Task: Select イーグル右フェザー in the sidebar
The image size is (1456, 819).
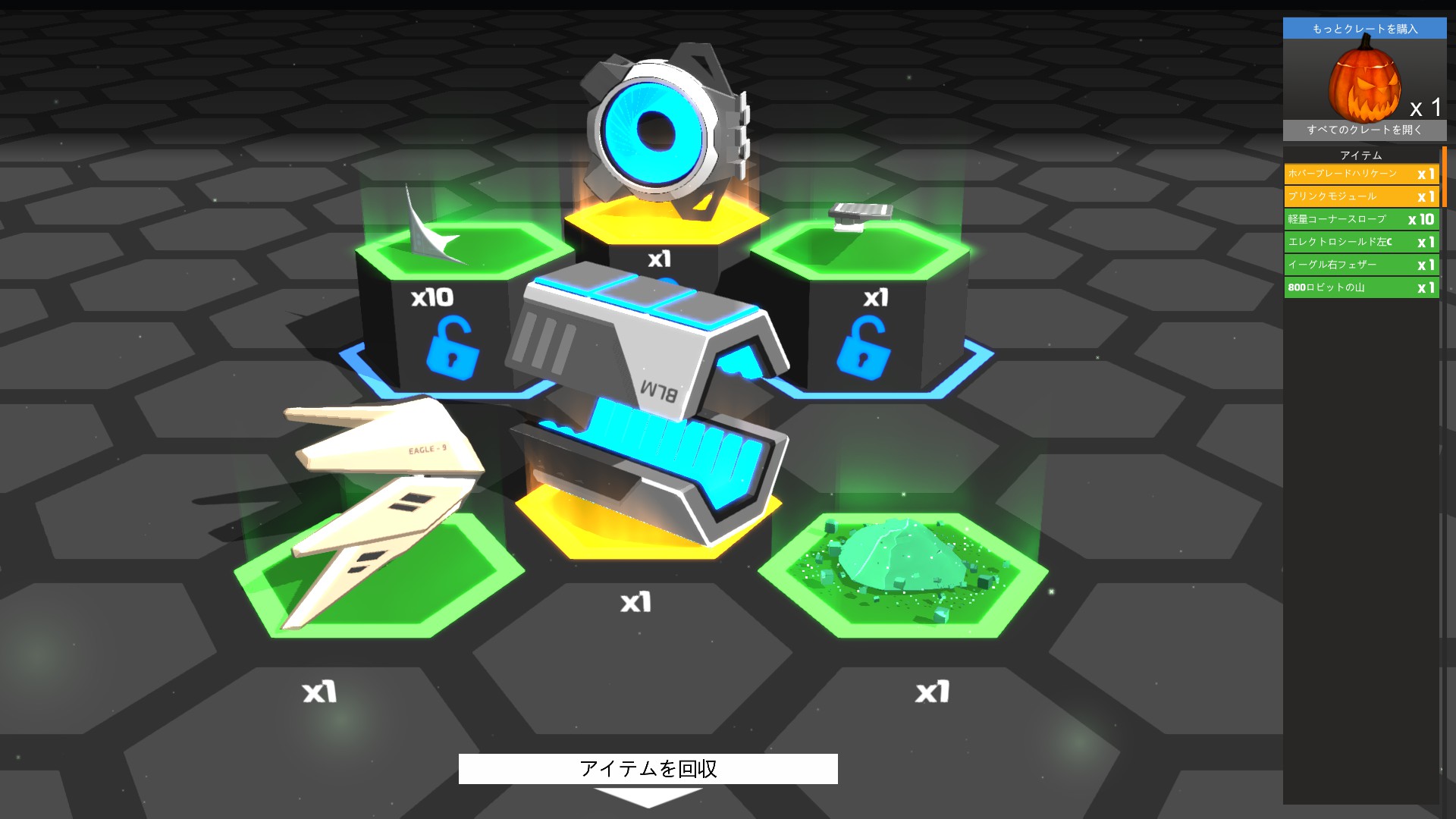Action: (x=1360, y=265)
